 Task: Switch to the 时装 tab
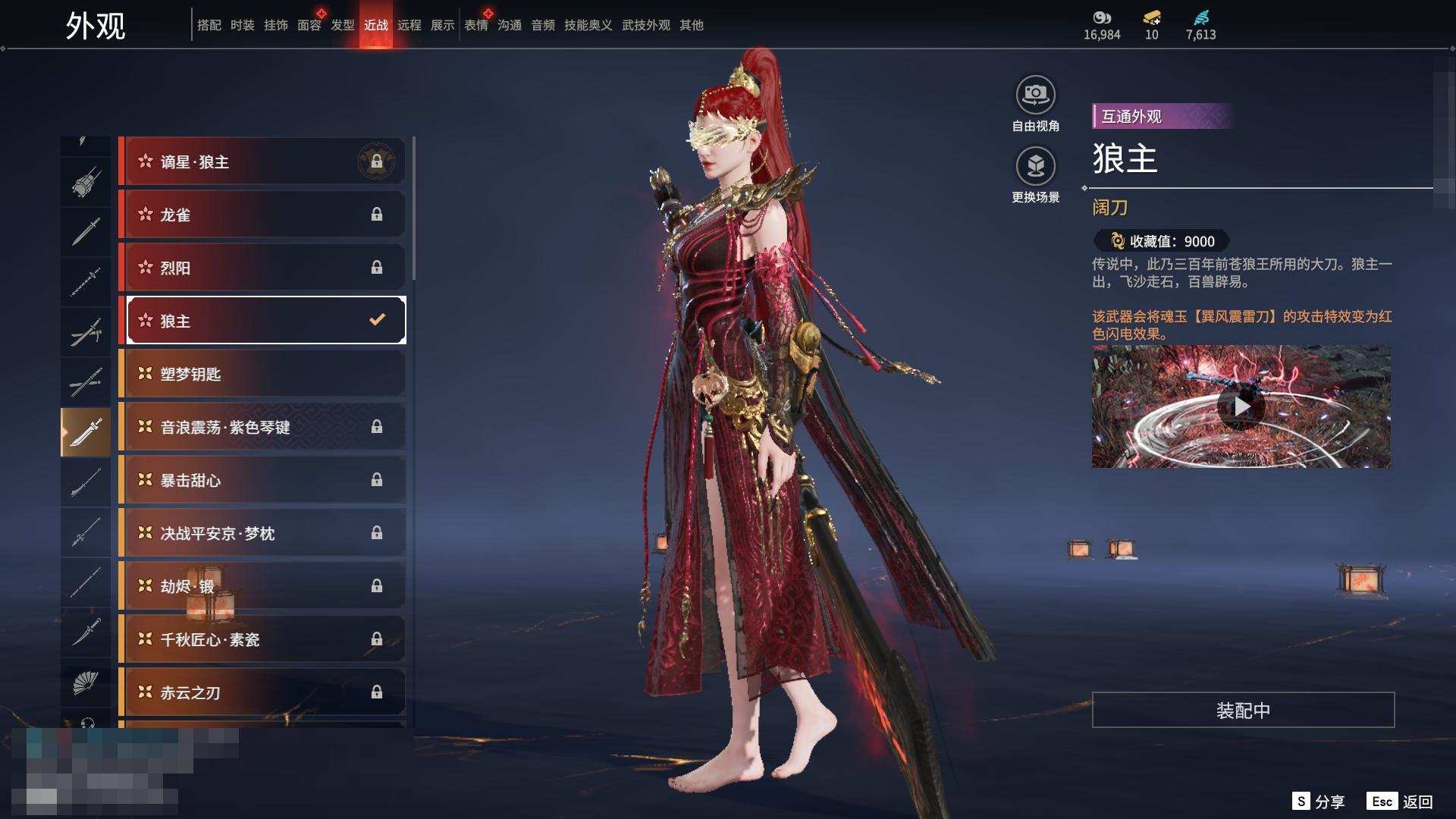click(242, 25)
